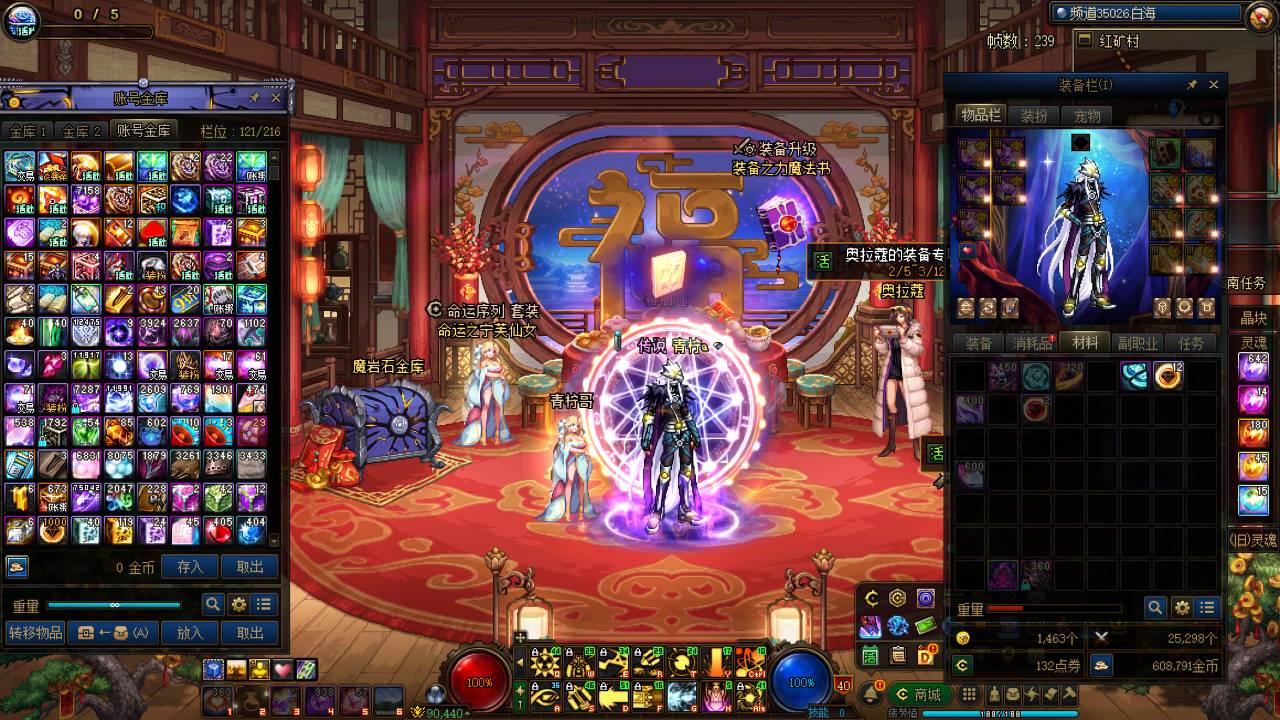Close the 装备栏 inventory window
Image resolution: width=1280 pixels, height=720 pixels.
[1214, 85]
